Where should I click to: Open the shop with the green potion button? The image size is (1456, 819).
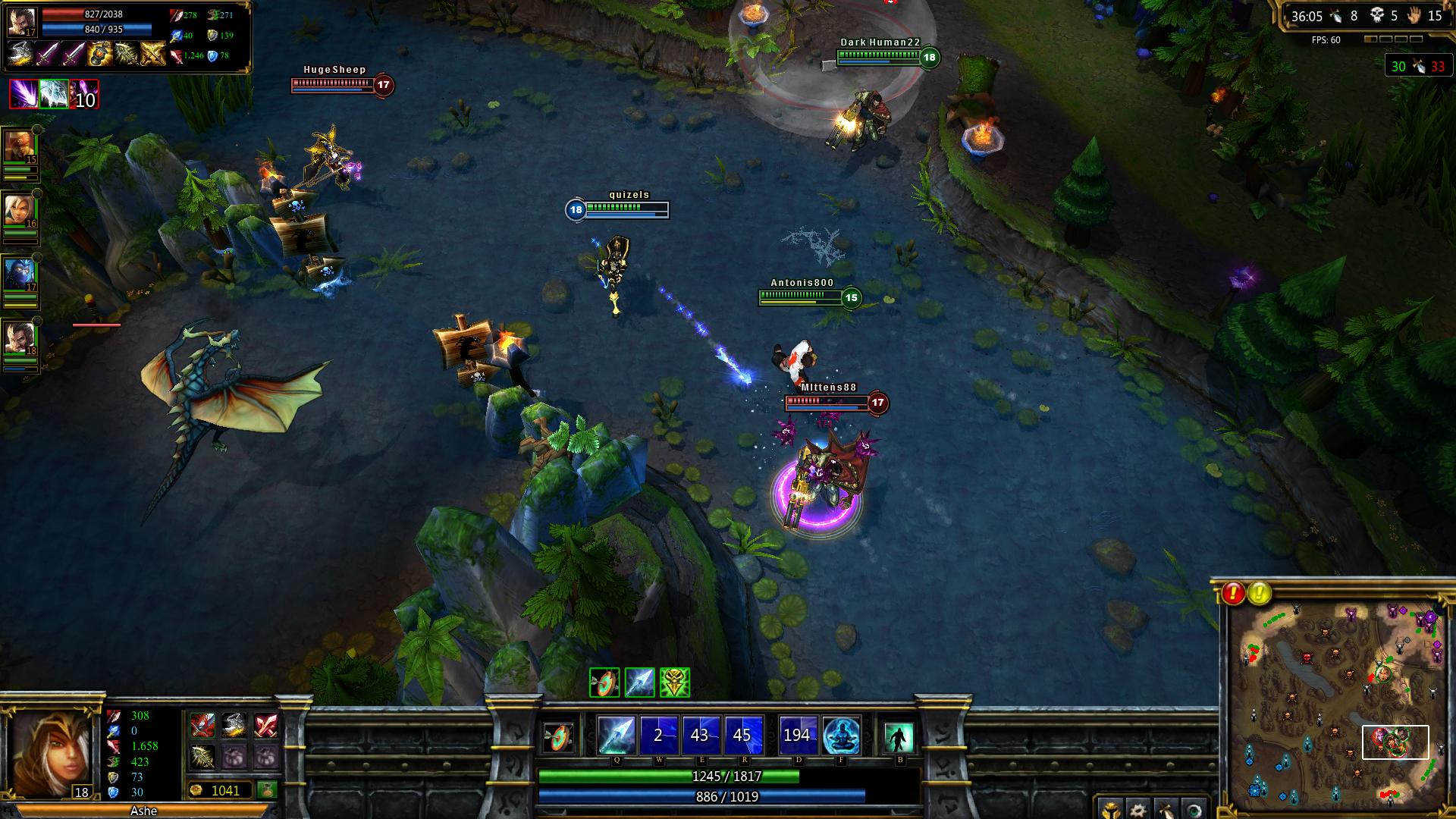coord(266,790)
